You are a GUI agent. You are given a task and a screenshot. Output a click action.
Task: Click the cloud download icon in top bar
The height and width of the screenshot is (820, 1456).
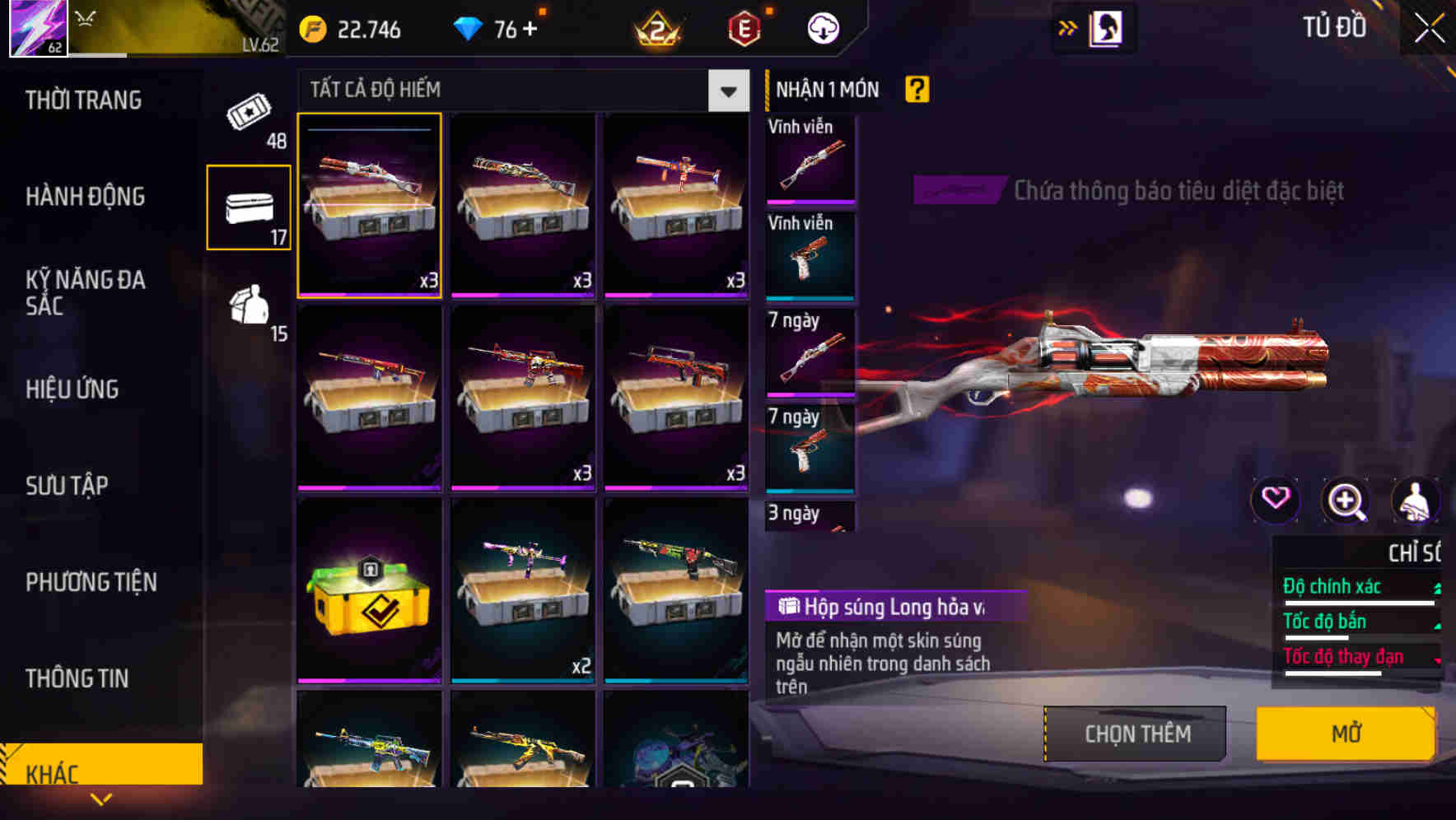pos(821,27)
